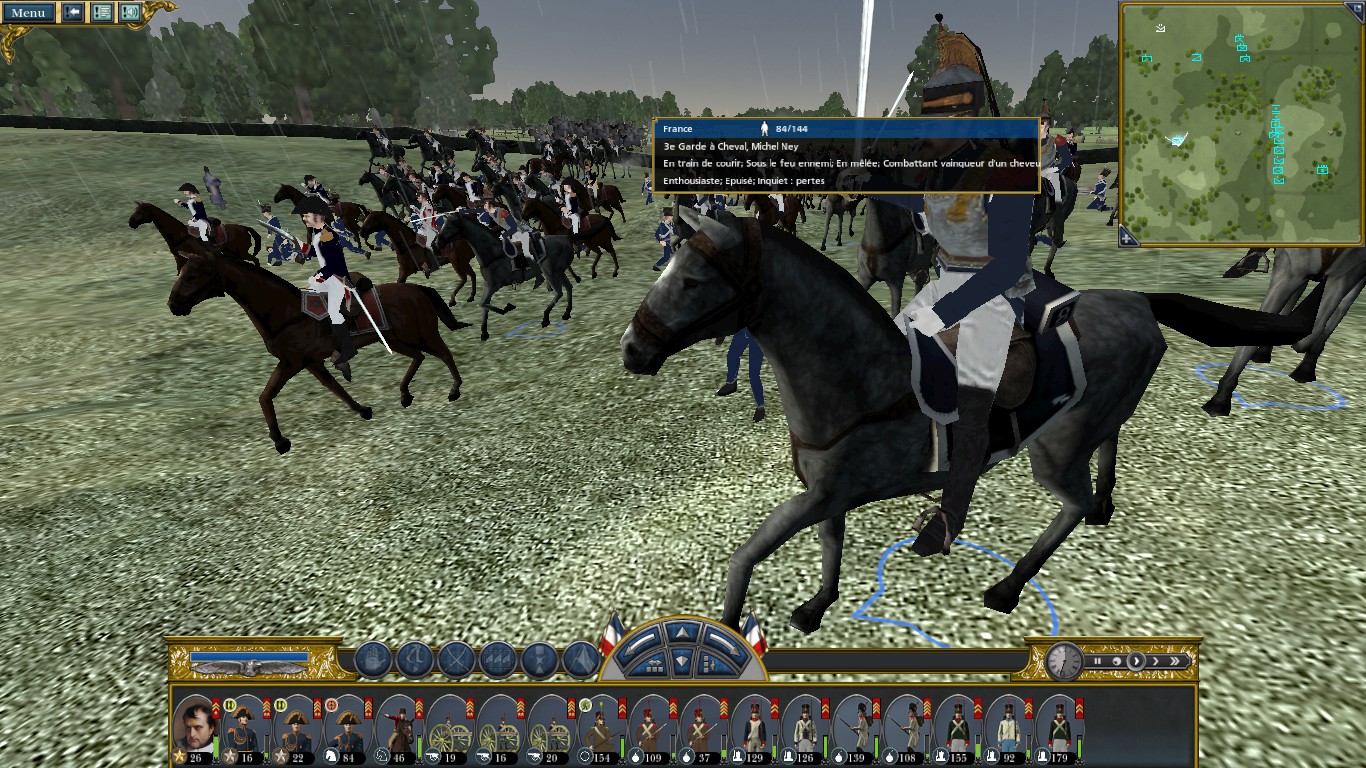This screenshot has height=768, width=1366.
Task: Select the light infantry card showing 92
Action: point(1008,725)
